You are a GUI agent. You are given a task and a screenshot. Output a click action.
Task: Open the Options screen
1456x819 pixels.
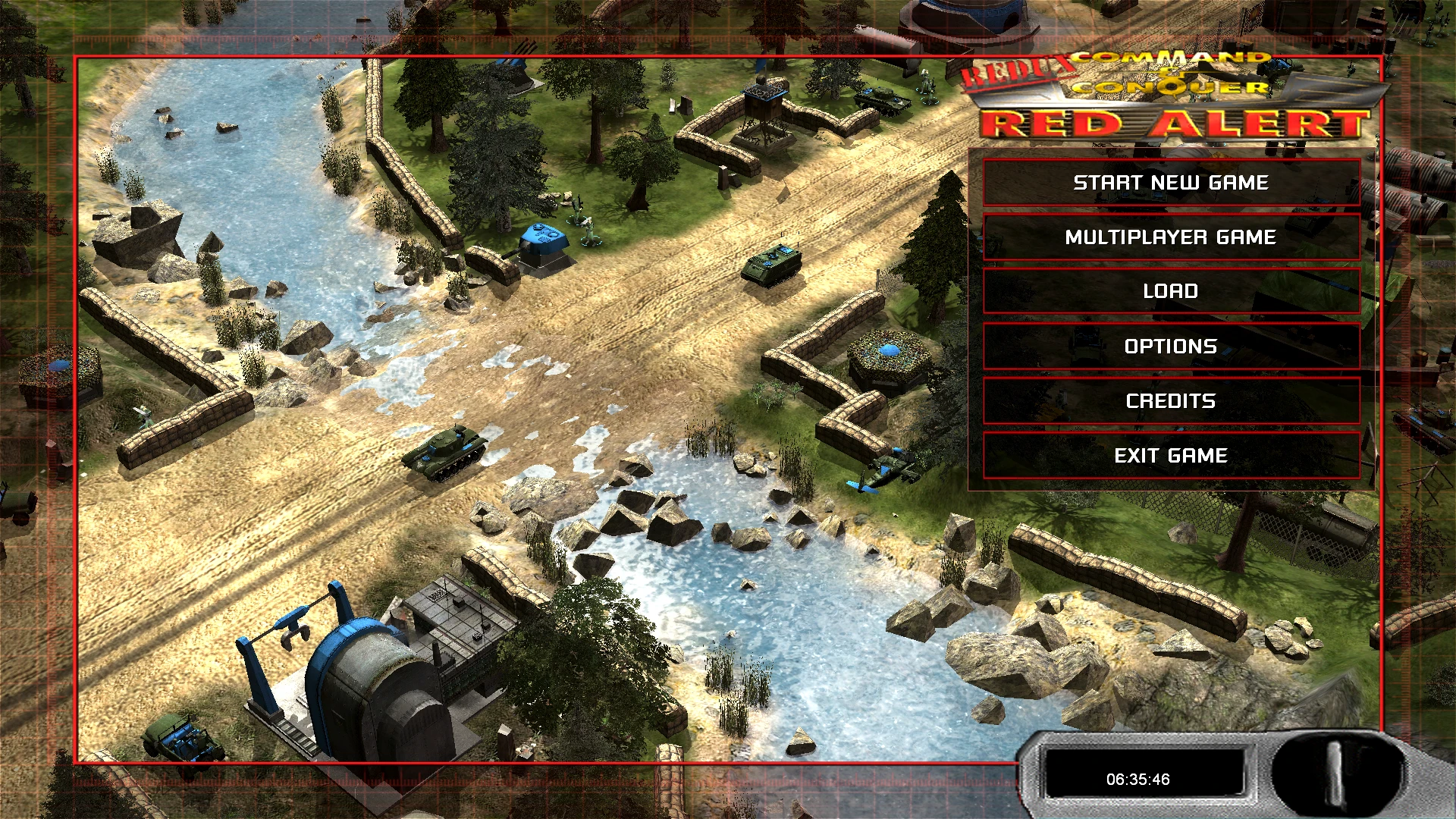tap(1170, 346)
